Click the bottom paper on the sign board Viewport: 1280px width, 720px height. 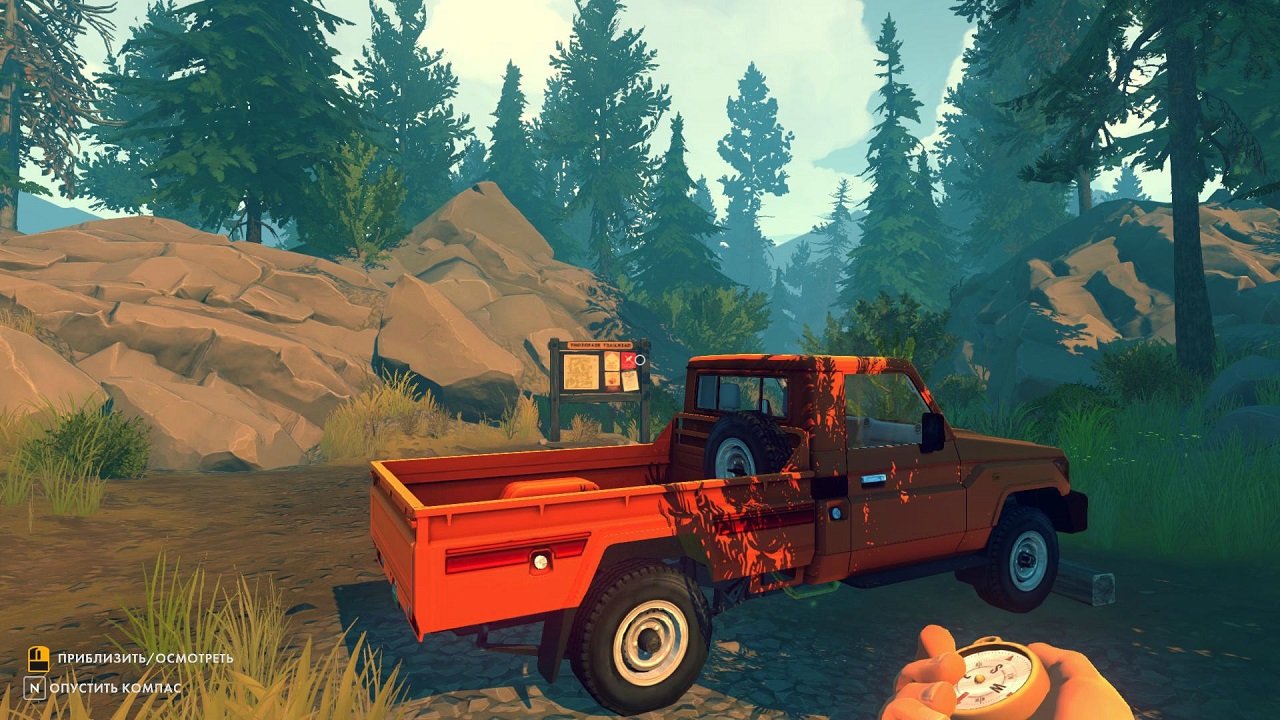pos(612,380)
